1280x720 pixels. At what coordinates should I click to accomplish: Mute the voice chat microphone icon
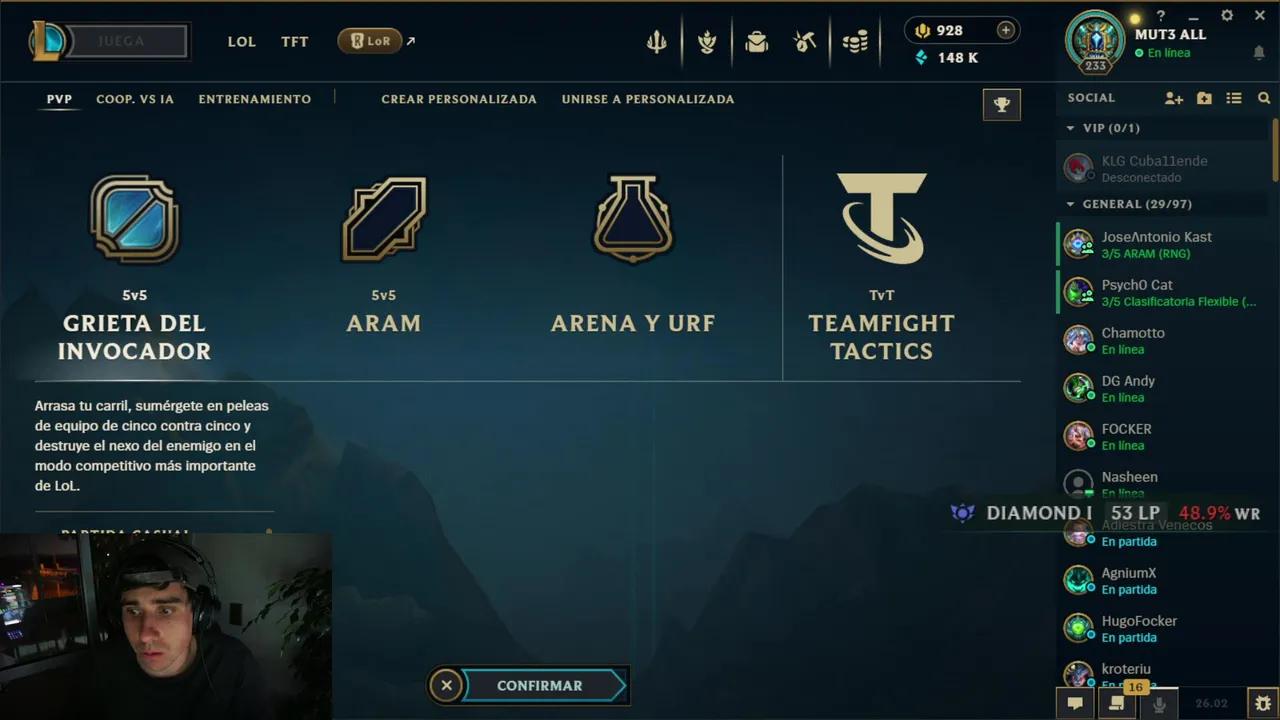pyautogui.click(x=1160, y=705)
